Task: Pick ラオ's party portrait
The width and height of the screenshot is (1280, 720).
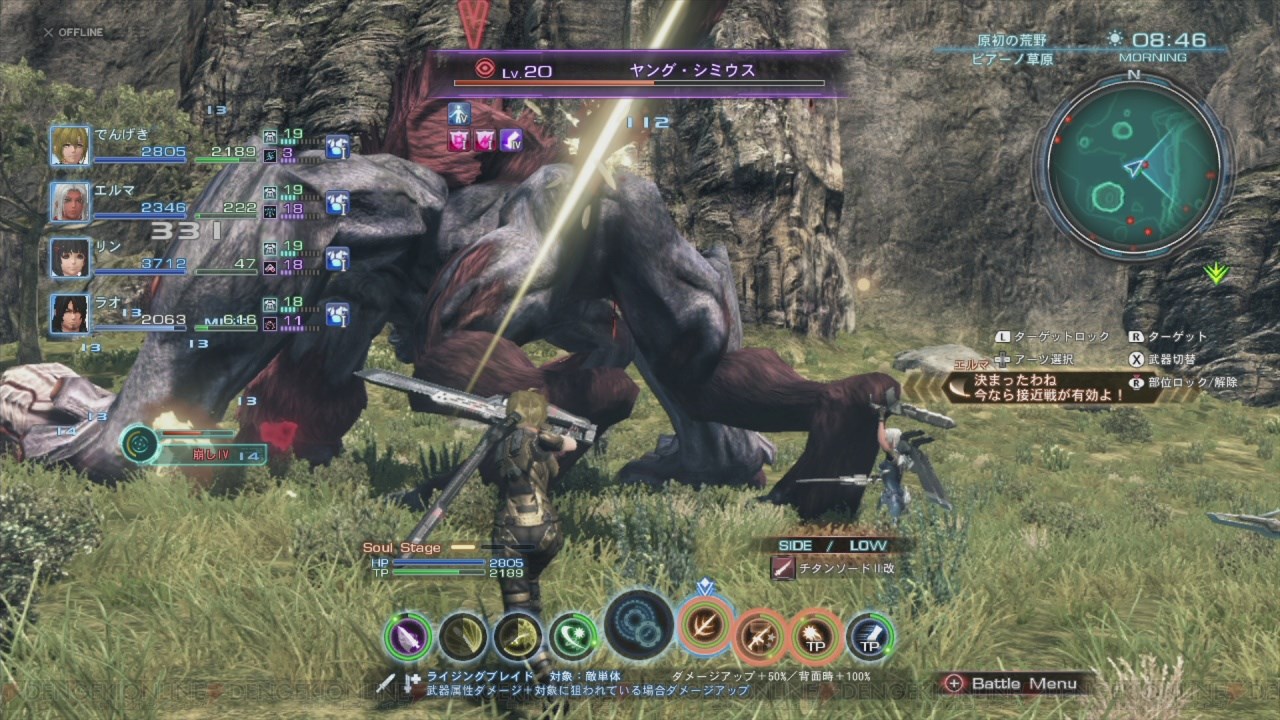Action: [x=70, y=314]
